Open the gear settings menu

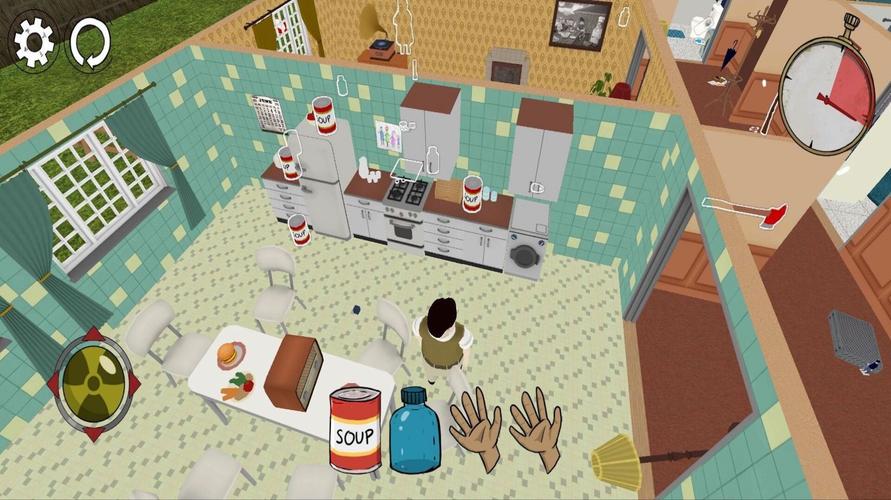pos(33,43)
